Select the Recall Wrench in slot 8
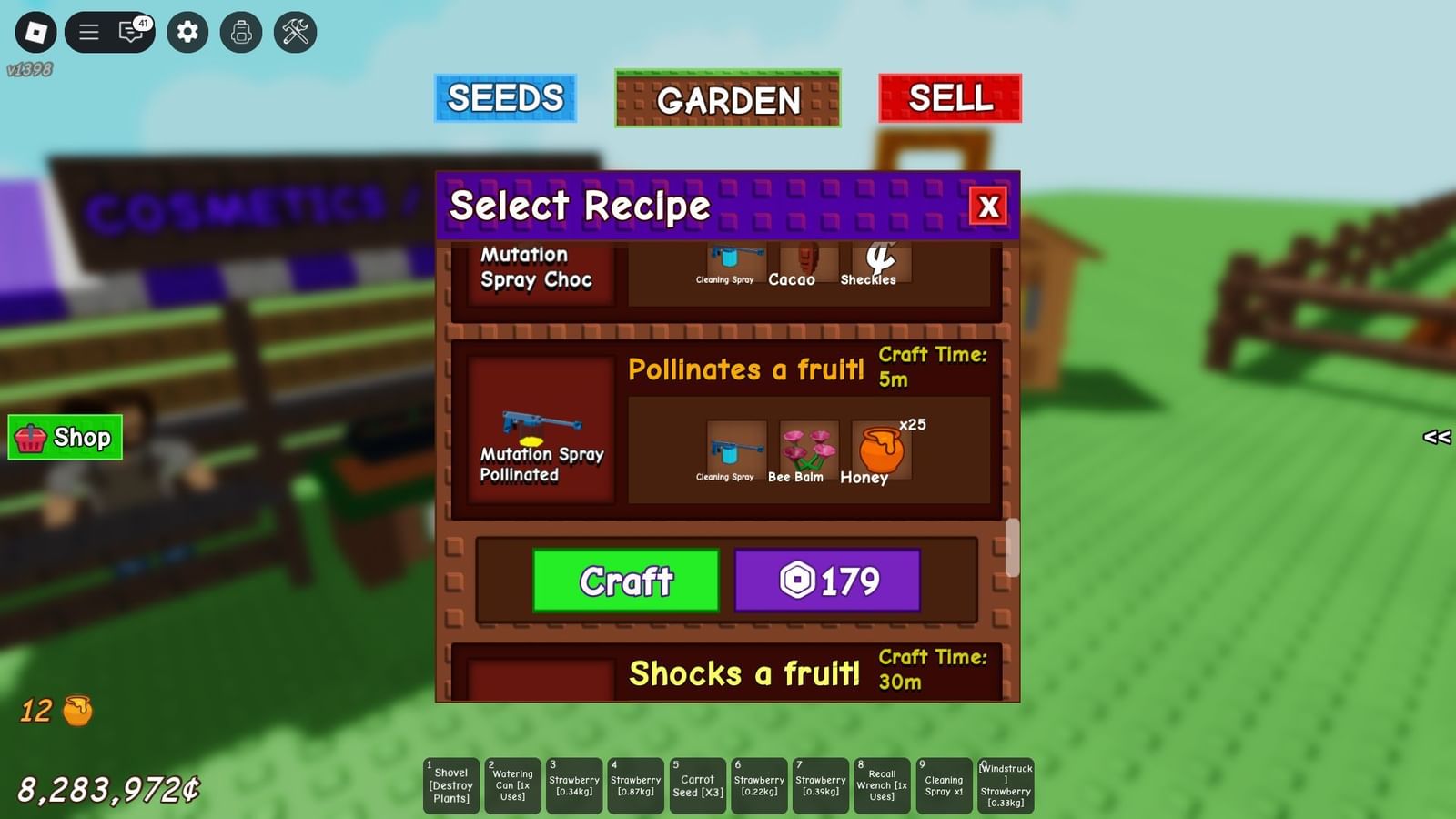This screenshot has height=819, width=1456. (x=882, y=784)
